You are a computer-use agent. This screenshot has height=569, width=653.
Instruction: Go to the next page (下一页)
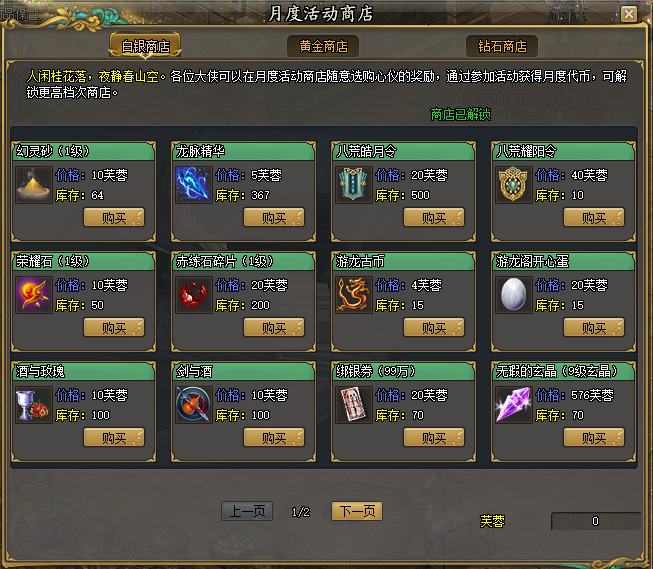point(357,511)
